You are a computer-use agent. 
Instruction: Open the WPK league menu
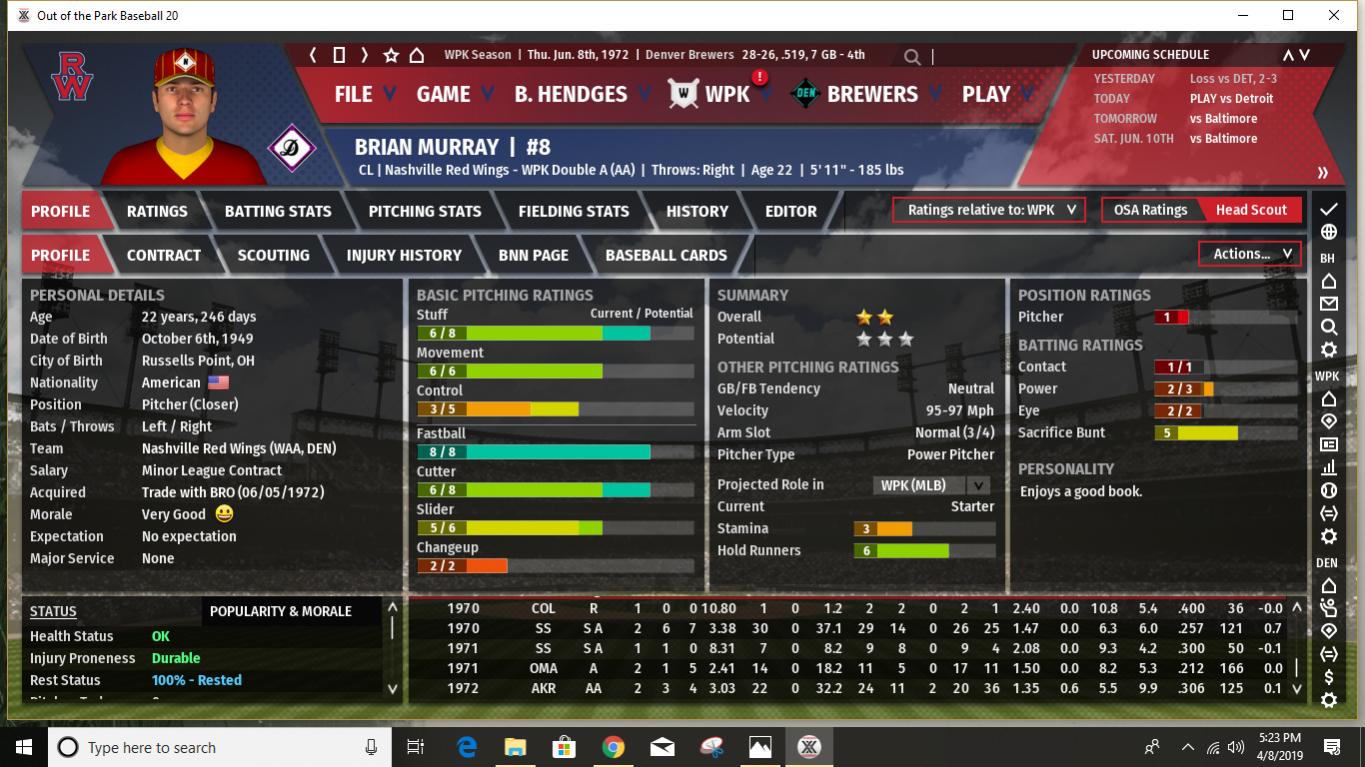click(x=727, y=94)
